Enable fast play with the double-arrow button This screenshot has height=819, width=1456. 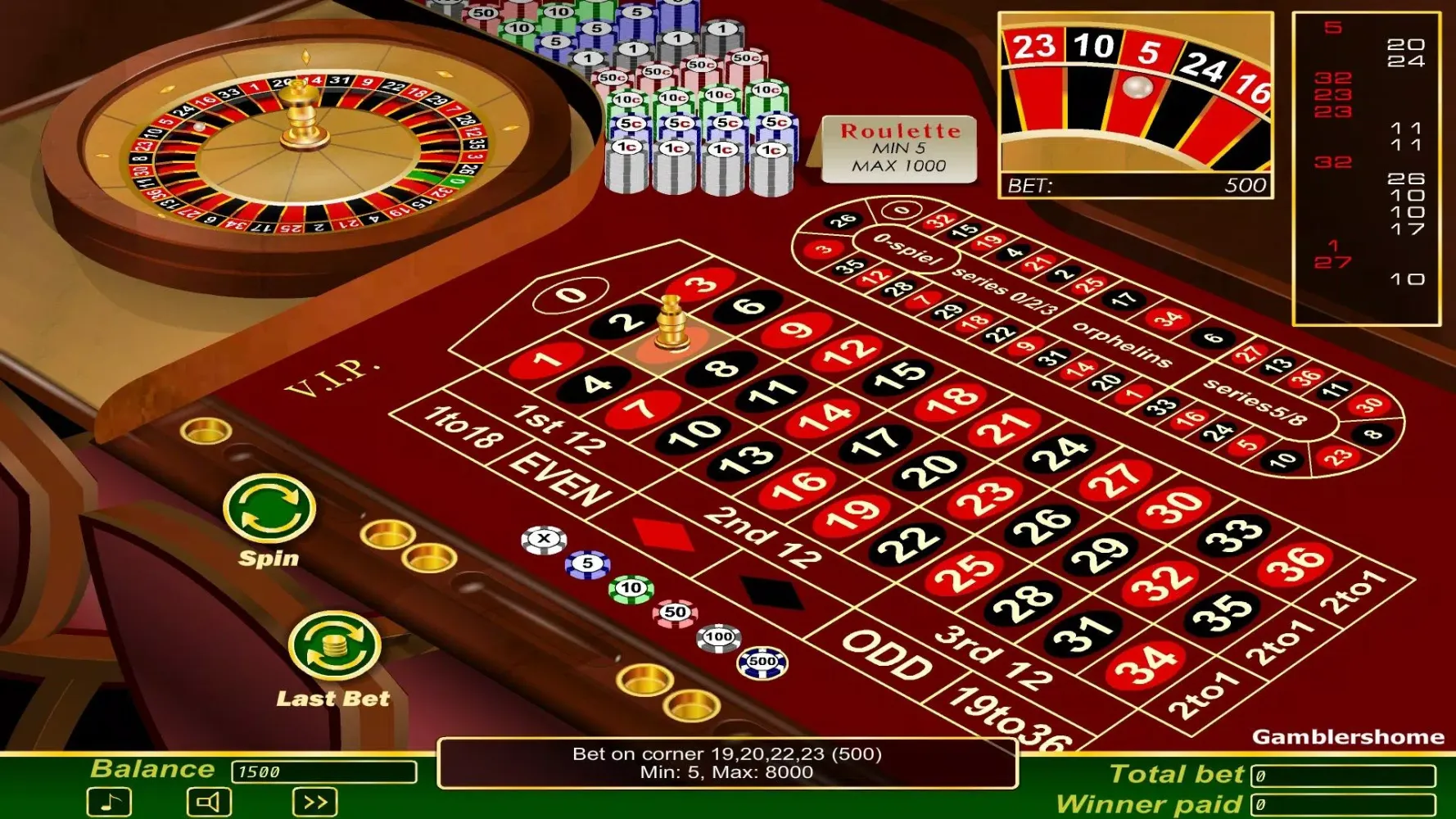click(x=314, y=802)
